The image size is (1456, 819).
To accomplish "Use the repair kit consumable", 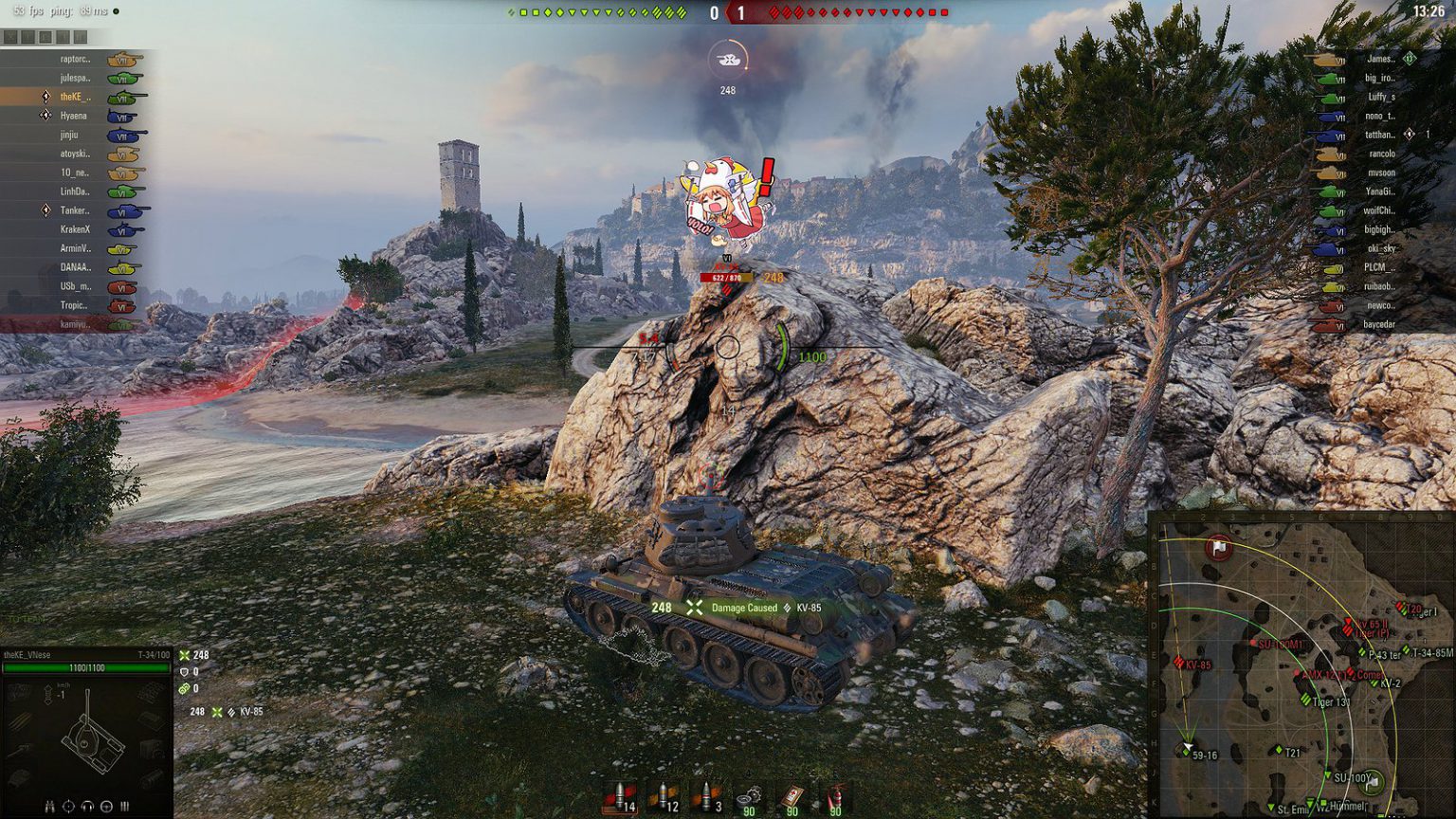I will point(749,798).
